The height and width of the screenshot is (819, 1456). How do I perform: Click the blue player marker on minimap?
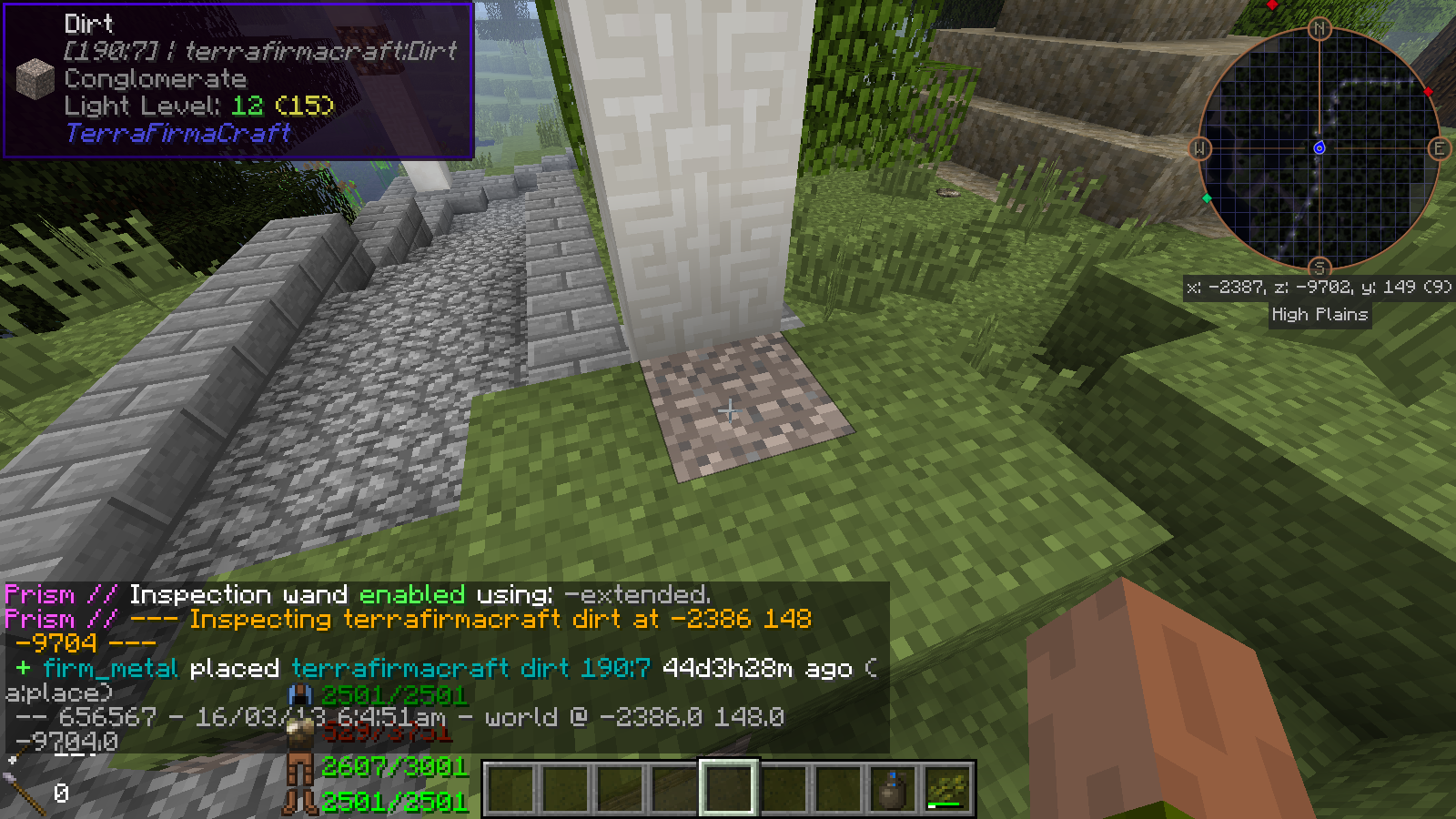tap(1319, 147)
